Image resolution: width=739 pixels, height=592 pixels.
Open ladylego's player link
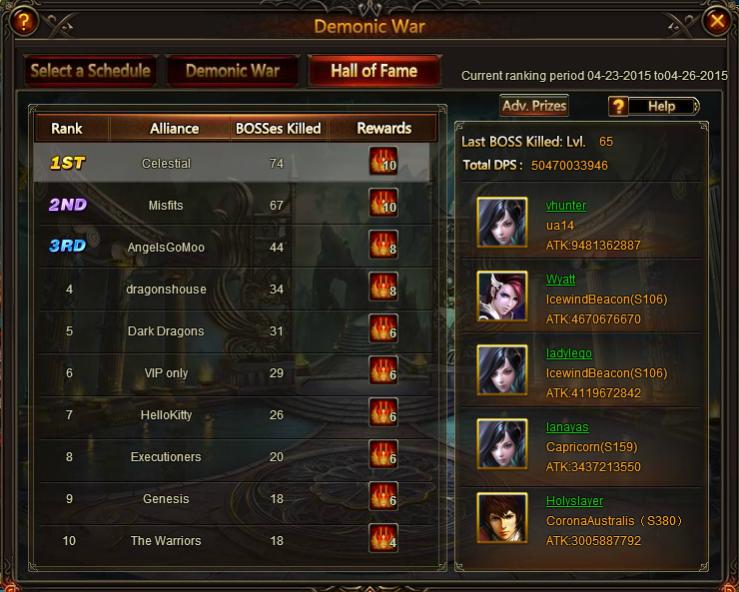[569, 353]
